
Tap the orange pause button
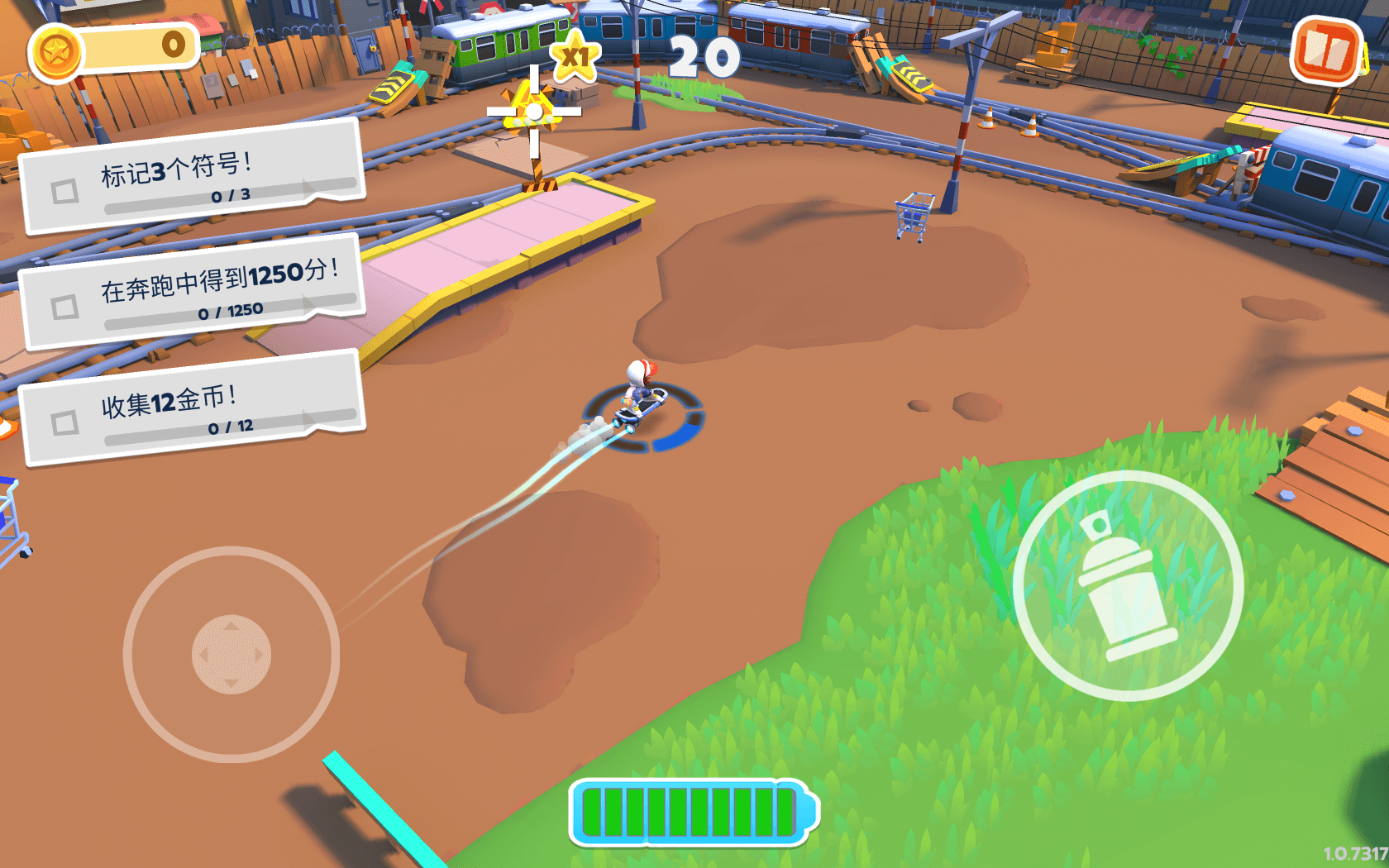tap(1327, 51)
